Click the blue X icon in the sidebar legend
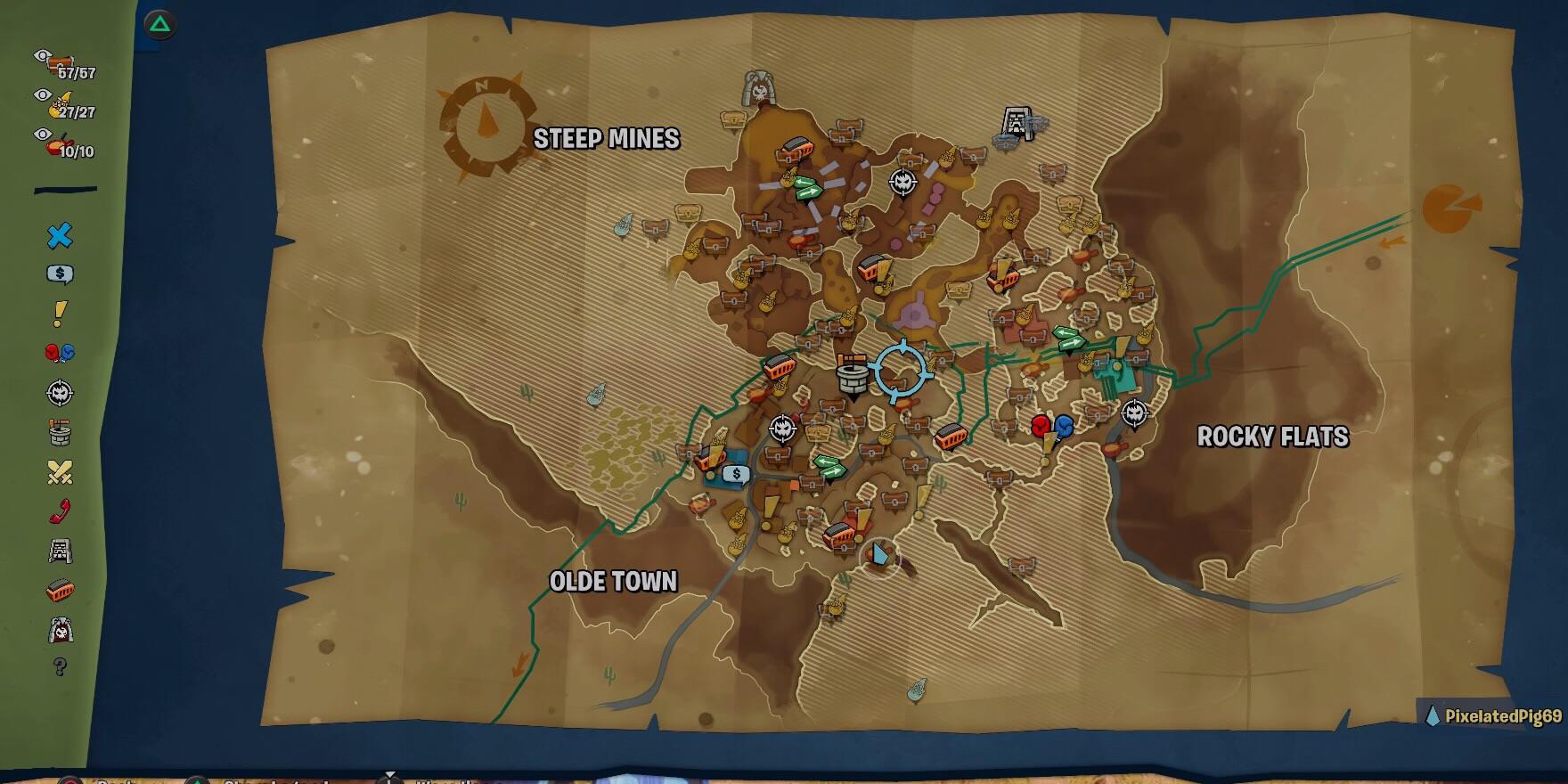The width and height of the screenshot is (1568, 784). (x=59, y=238)
